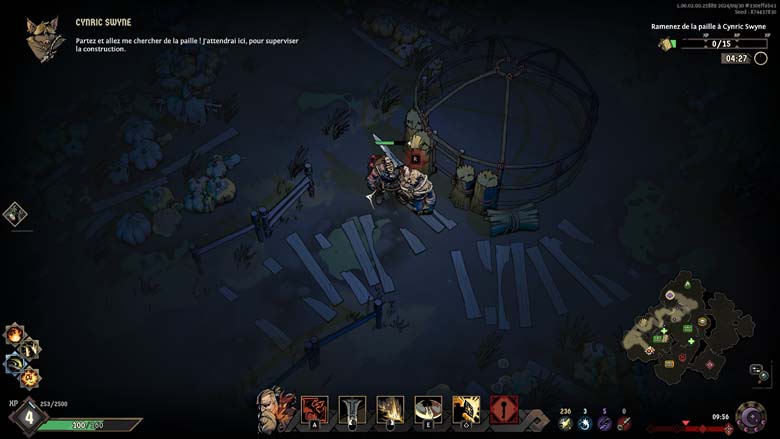Click the gold resource counter icon
Image resolution: width=780 pixels, height=439 pixels.
click(x=565, y=423)
